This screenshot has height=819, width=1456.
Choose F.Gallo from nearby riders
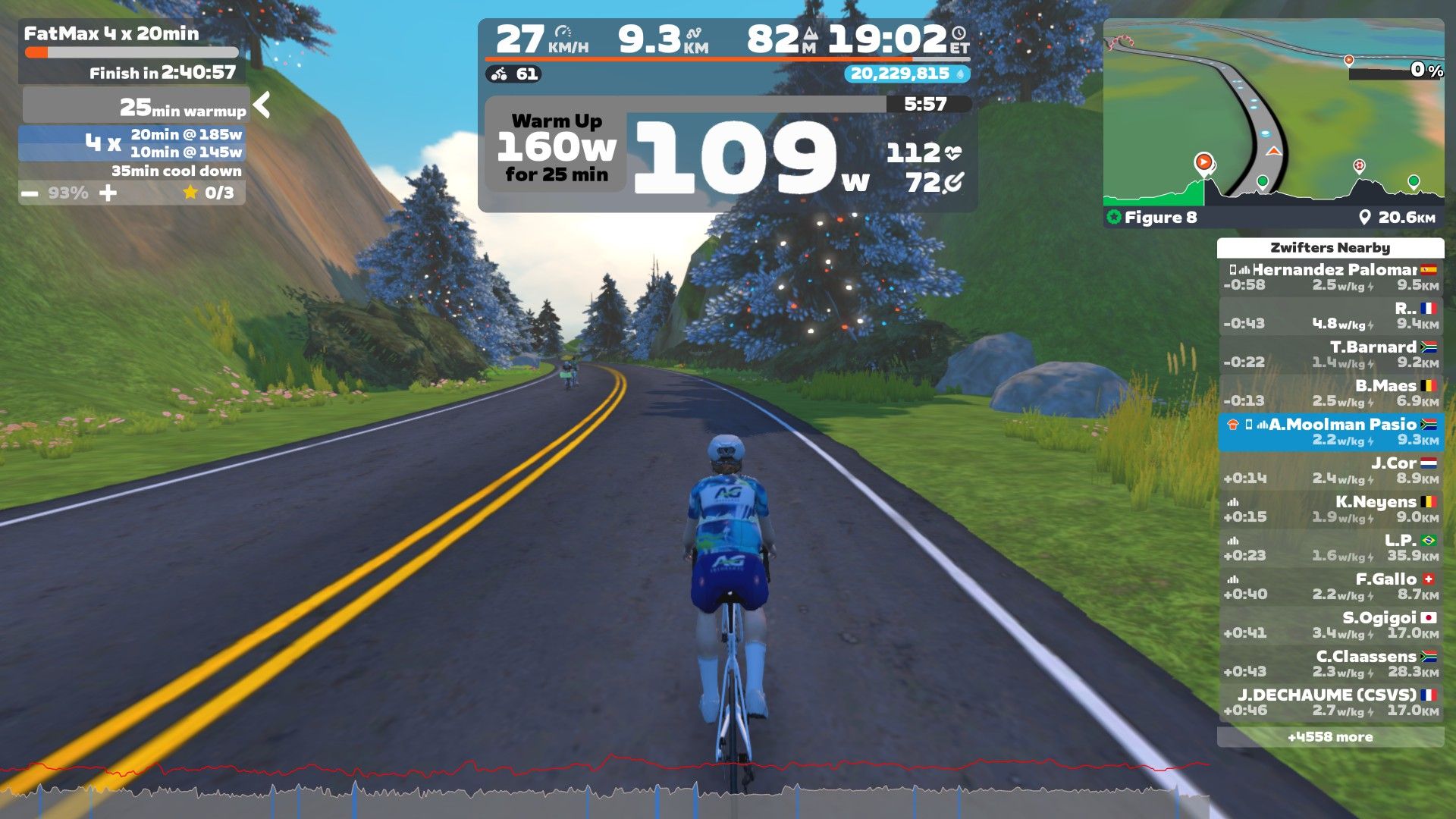pyautogui.click(x=1330, y=586)
